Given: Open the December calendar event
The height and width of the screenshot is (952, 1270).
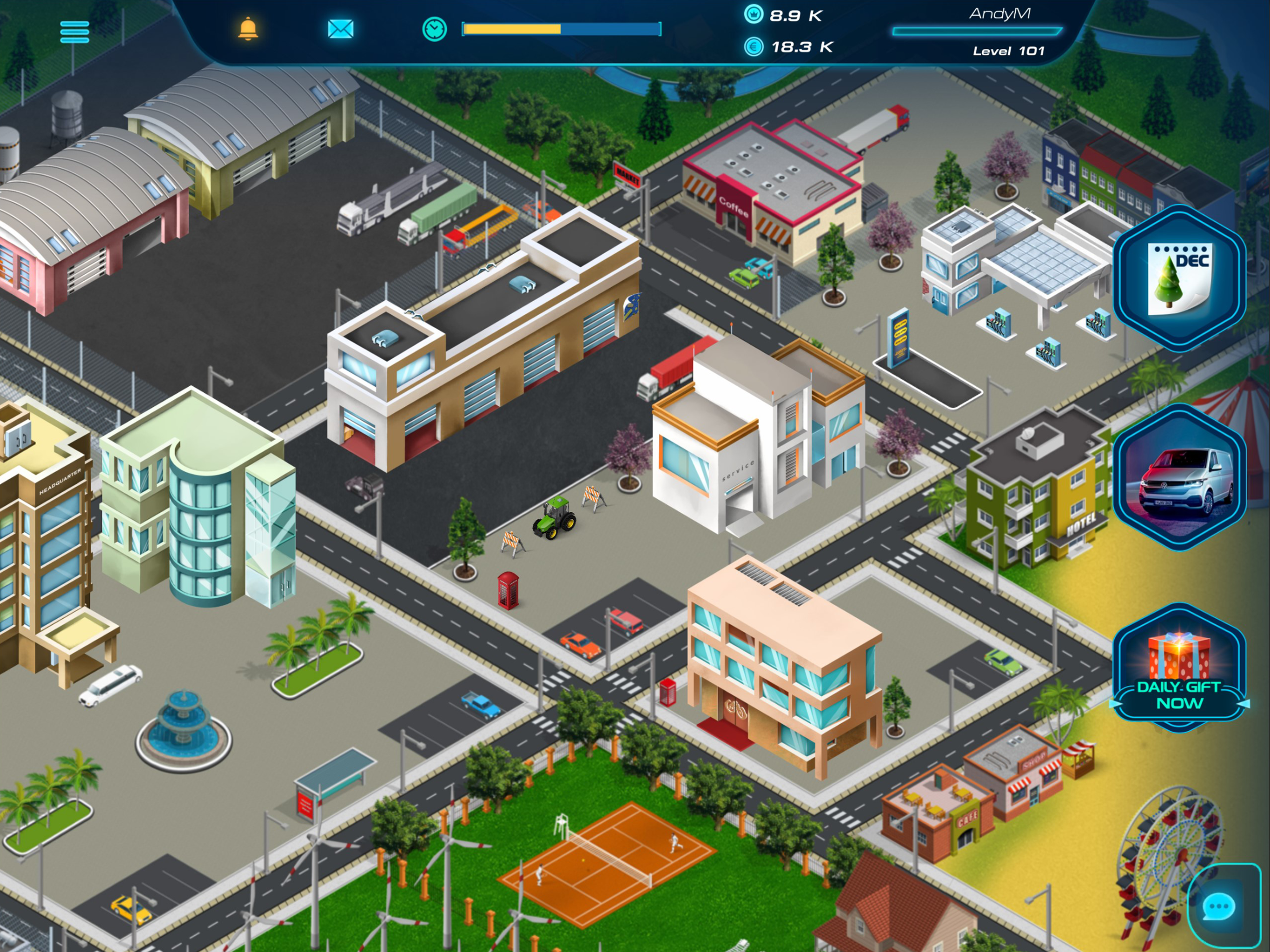Looking at the screenshot, I should pyautogui.click(x=1180, y=278).
